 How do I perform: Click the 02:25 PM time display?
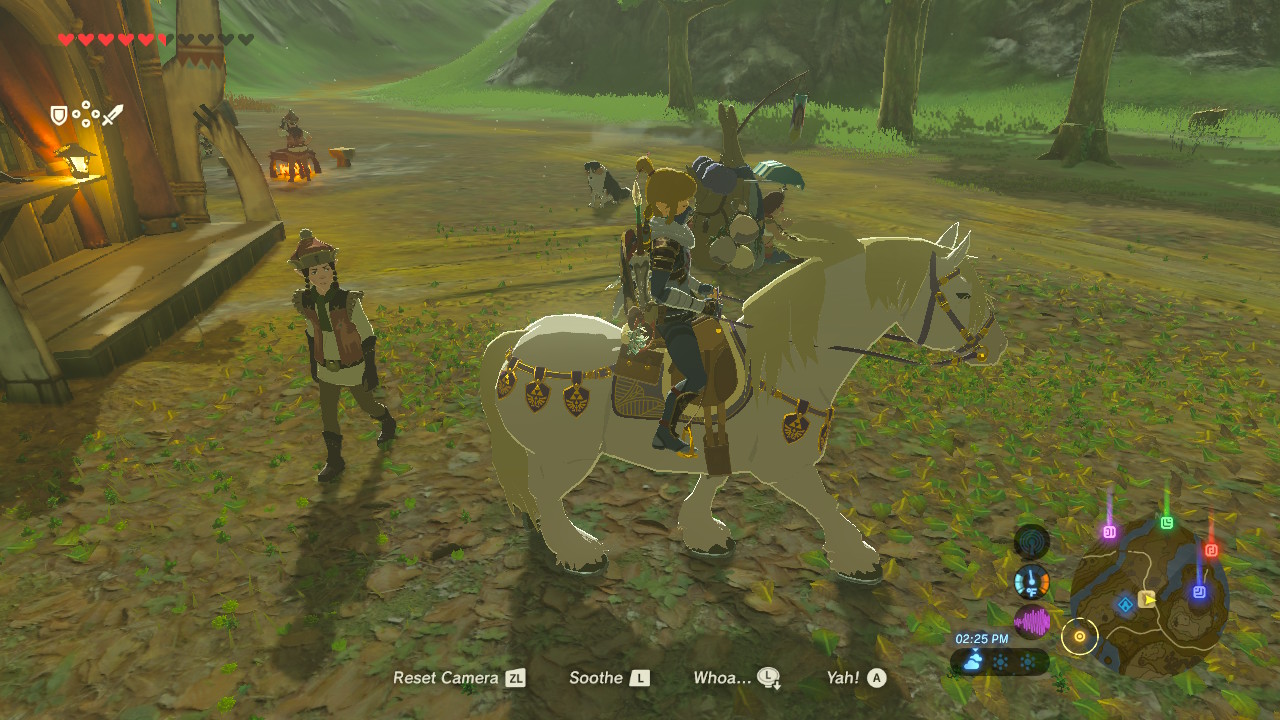tap(982, 637)
